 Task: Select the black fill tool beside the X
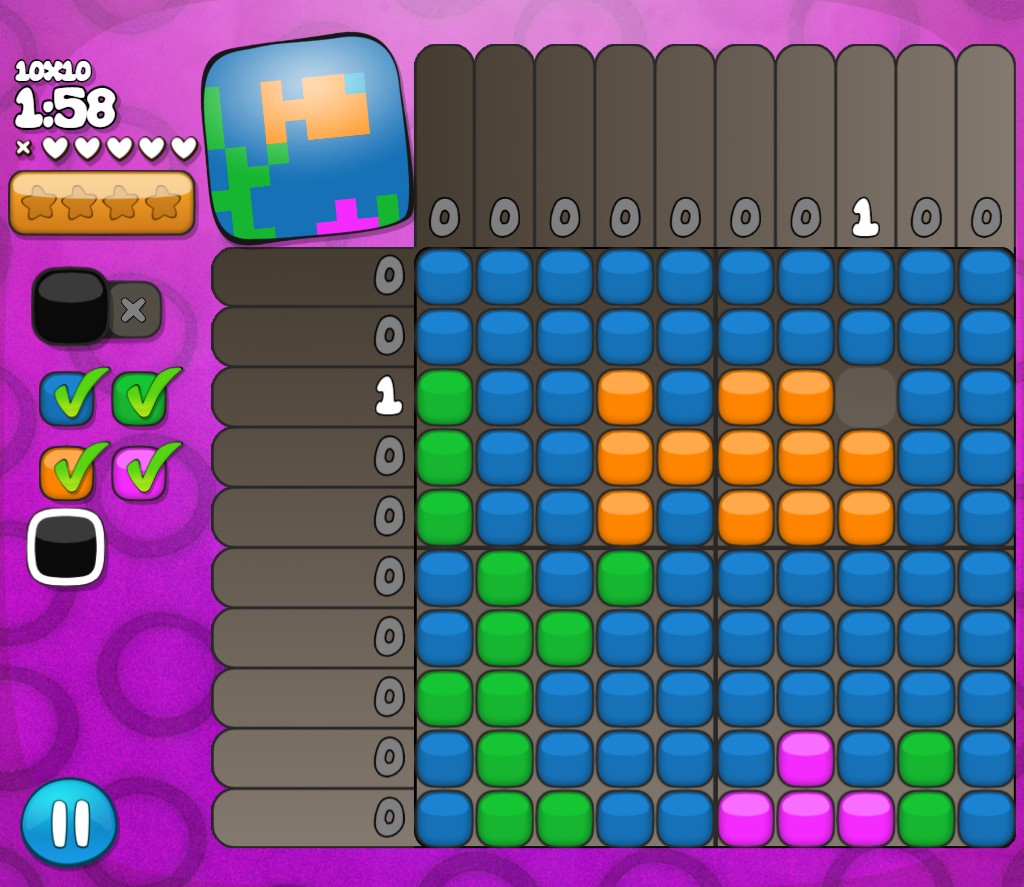coord(70,306)
